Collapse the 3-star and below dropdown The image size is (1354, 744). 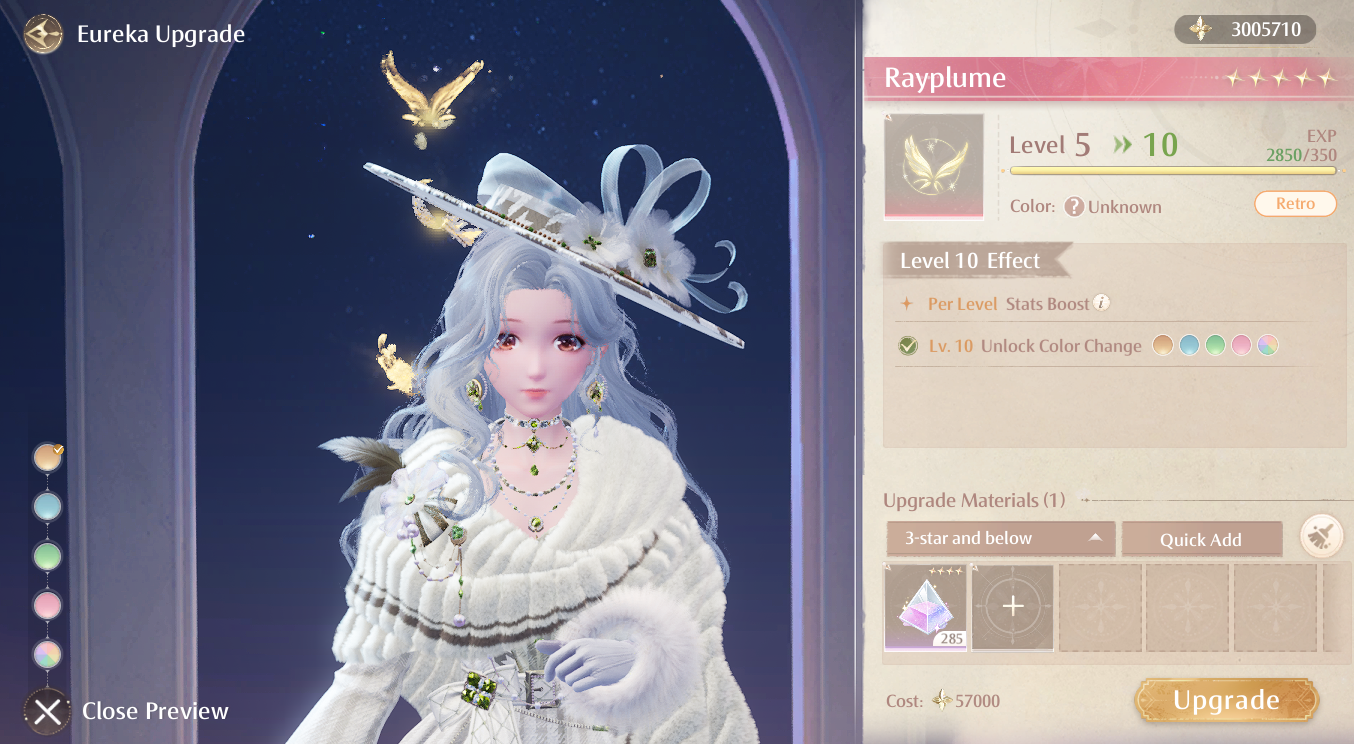tap(1000, 538)
